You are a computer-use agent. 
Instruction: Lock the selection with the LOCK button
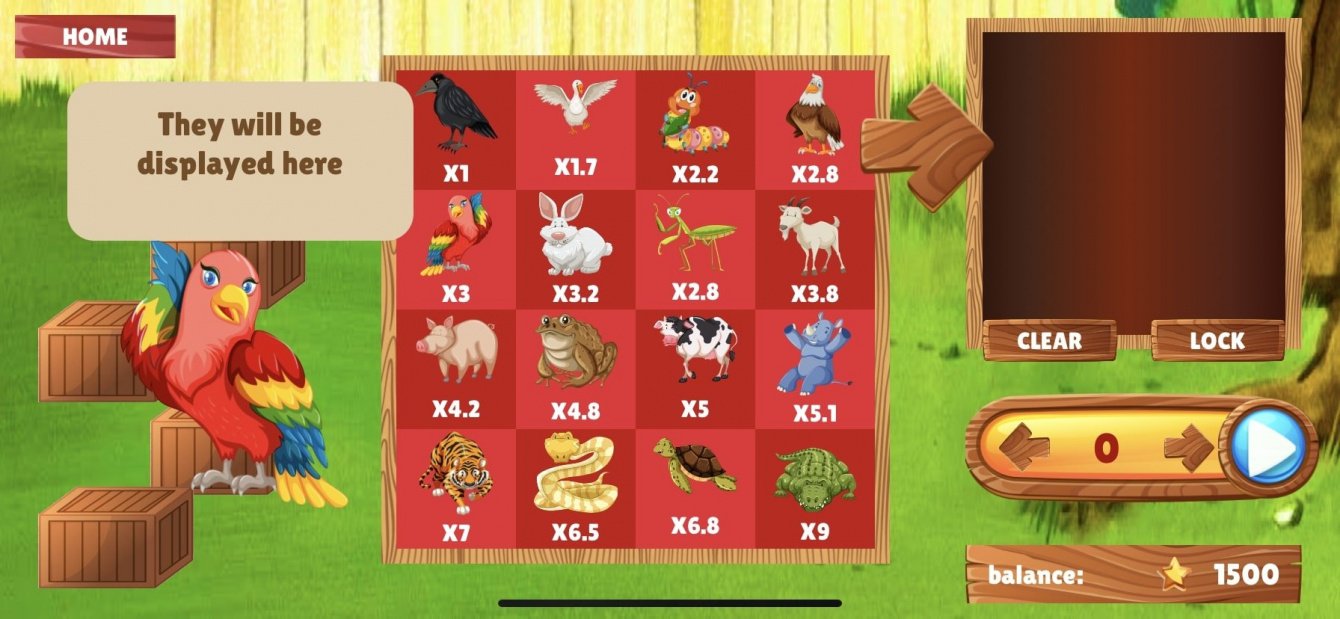(x=1217, y=341)
